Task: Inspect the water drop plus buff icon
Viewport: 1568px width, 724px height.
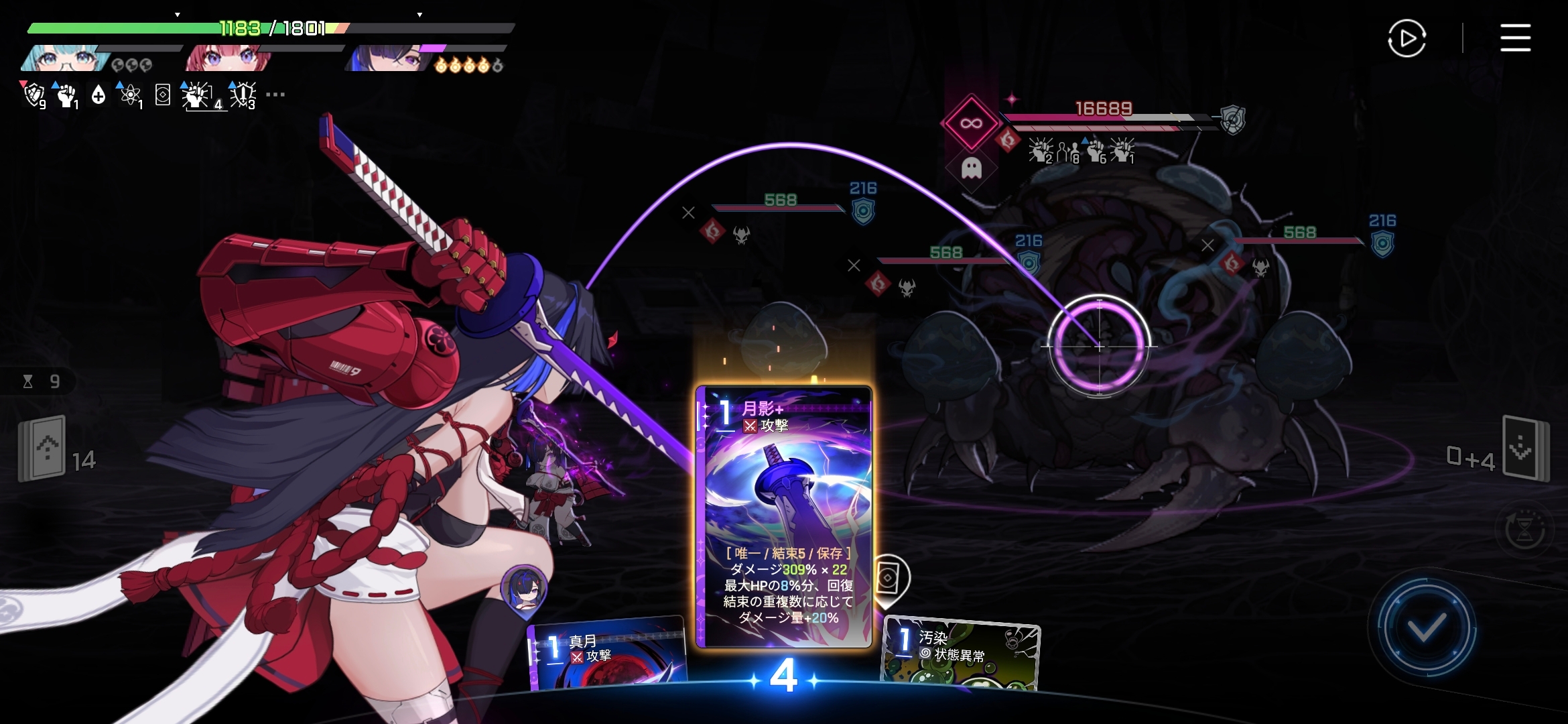Action: [x=99, y=95]
